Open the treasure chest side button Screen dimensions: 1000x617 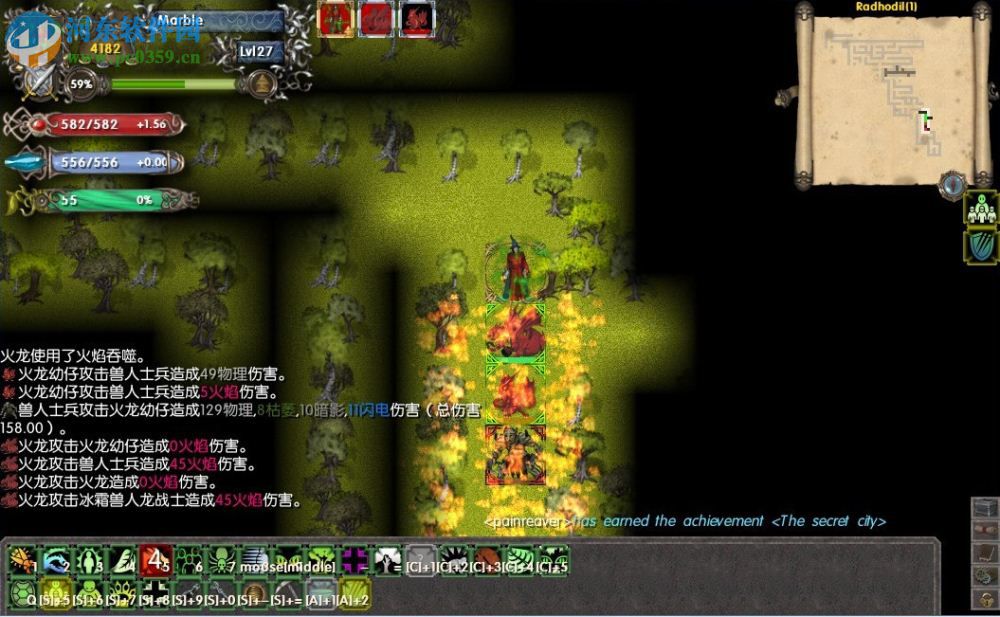tap(985, 508)
